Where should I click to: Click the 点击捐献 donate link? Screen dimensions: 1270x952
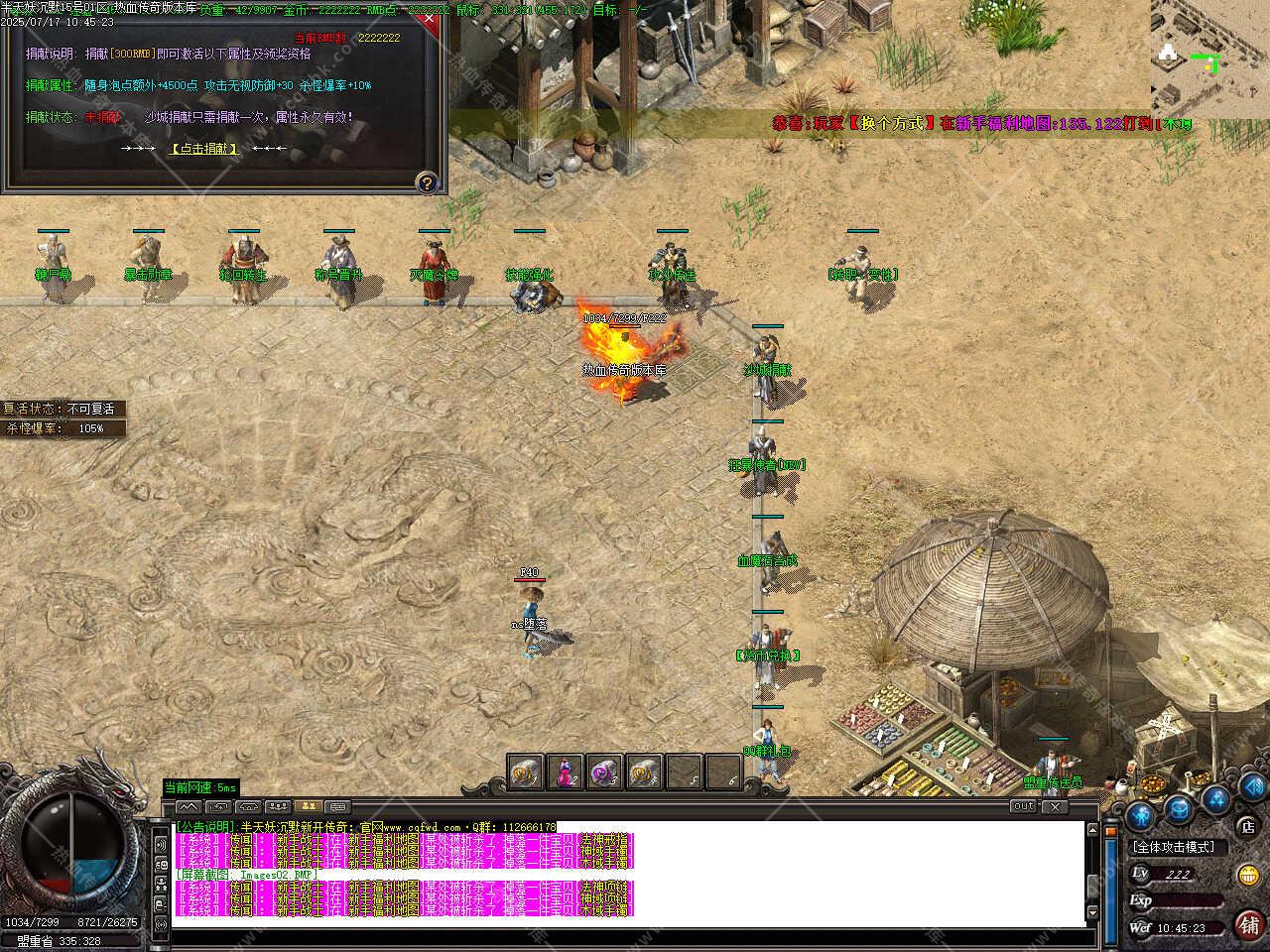(x=204, y=149)
